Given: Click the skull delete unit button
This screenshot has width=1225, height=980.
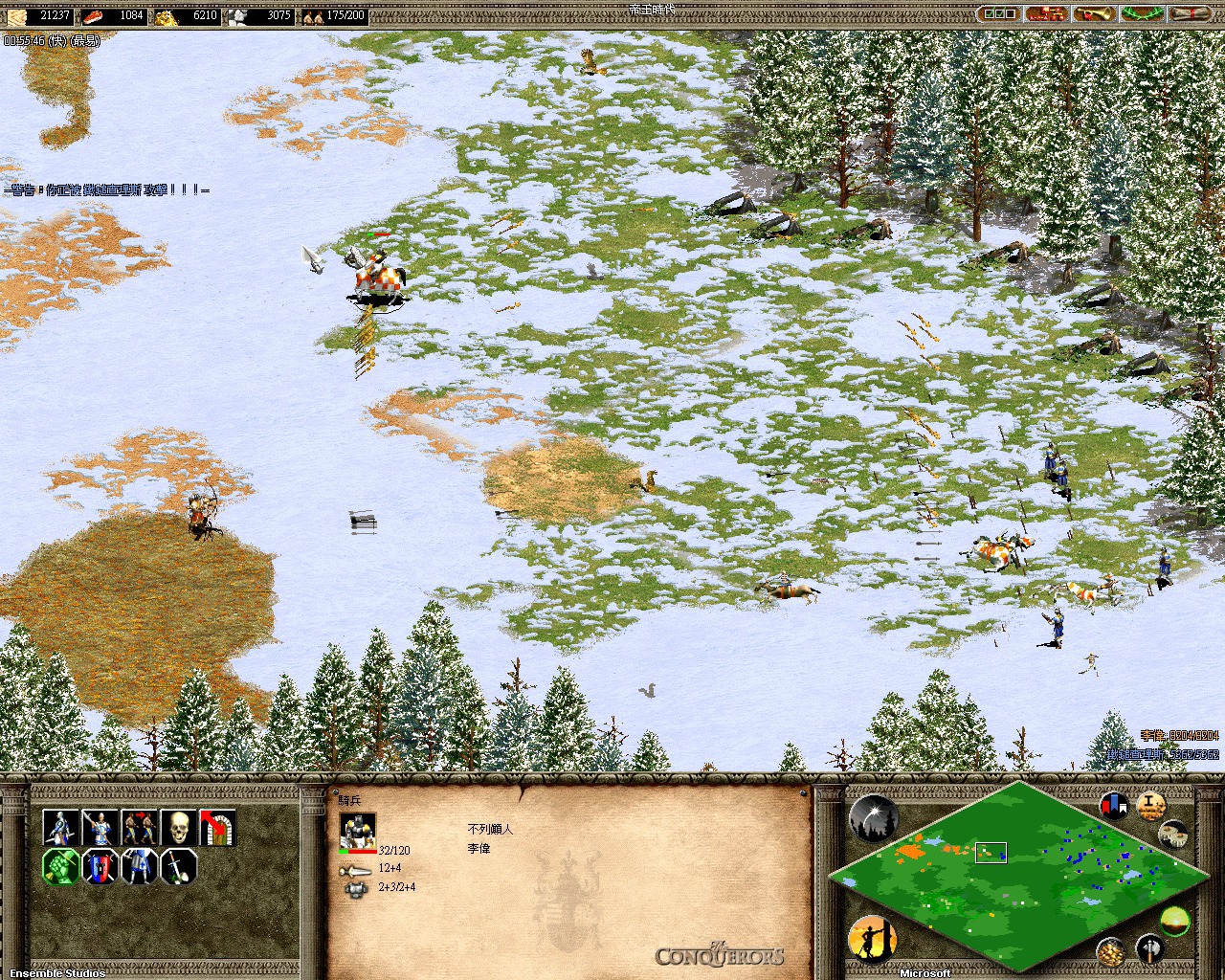Looking at the screenshot, I should (178, 828).
